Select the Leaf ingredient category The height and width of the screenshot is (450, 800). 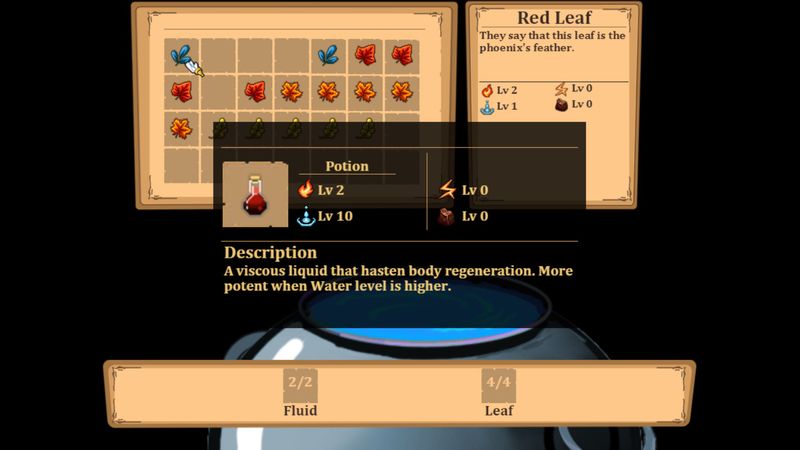[x=498, y=393]
